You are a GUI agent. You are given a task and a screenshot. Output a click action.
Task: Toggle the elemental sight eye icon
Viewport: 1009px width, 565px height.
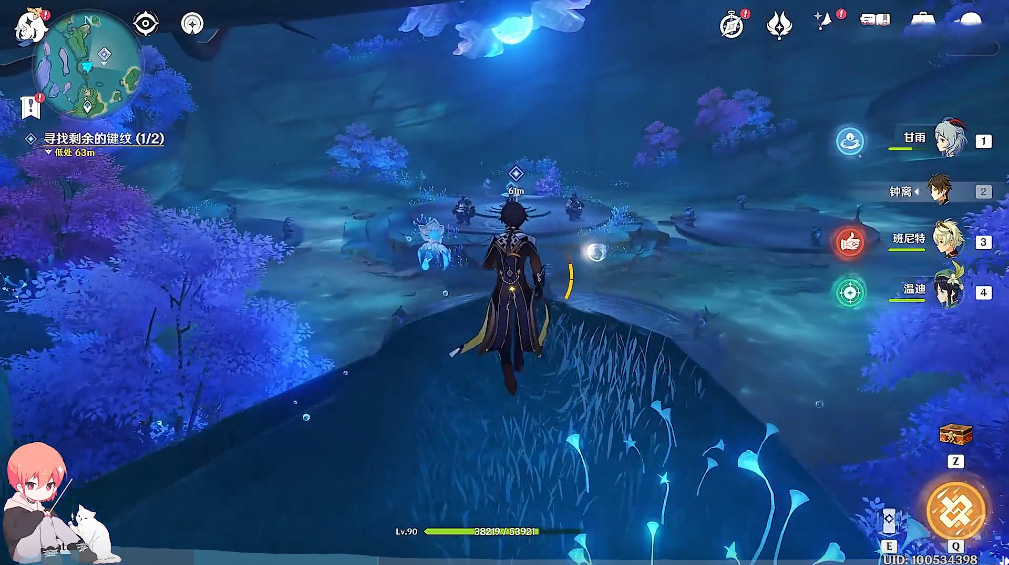147,23
